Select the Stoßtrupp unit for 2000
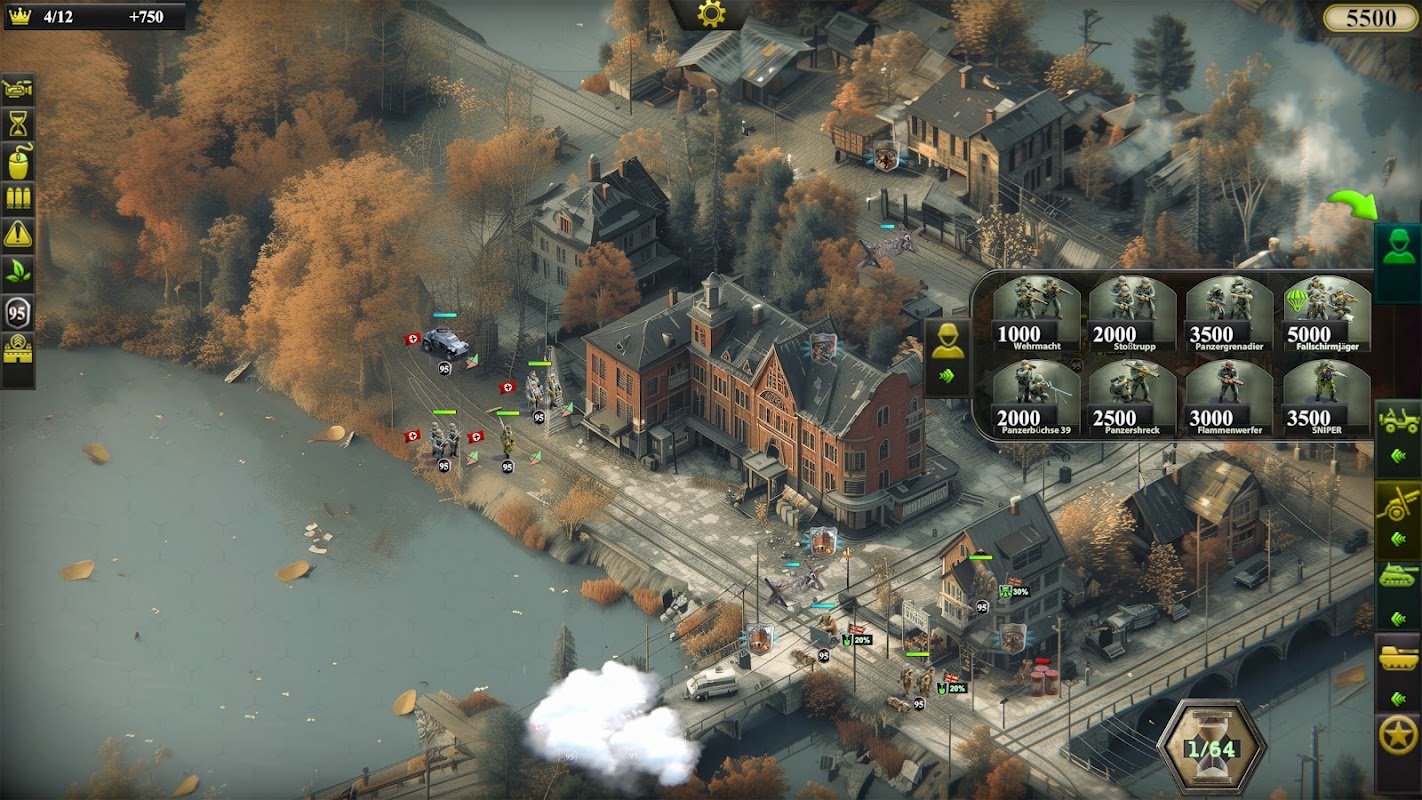The image size is (1422, 800). coord(1133,312)
